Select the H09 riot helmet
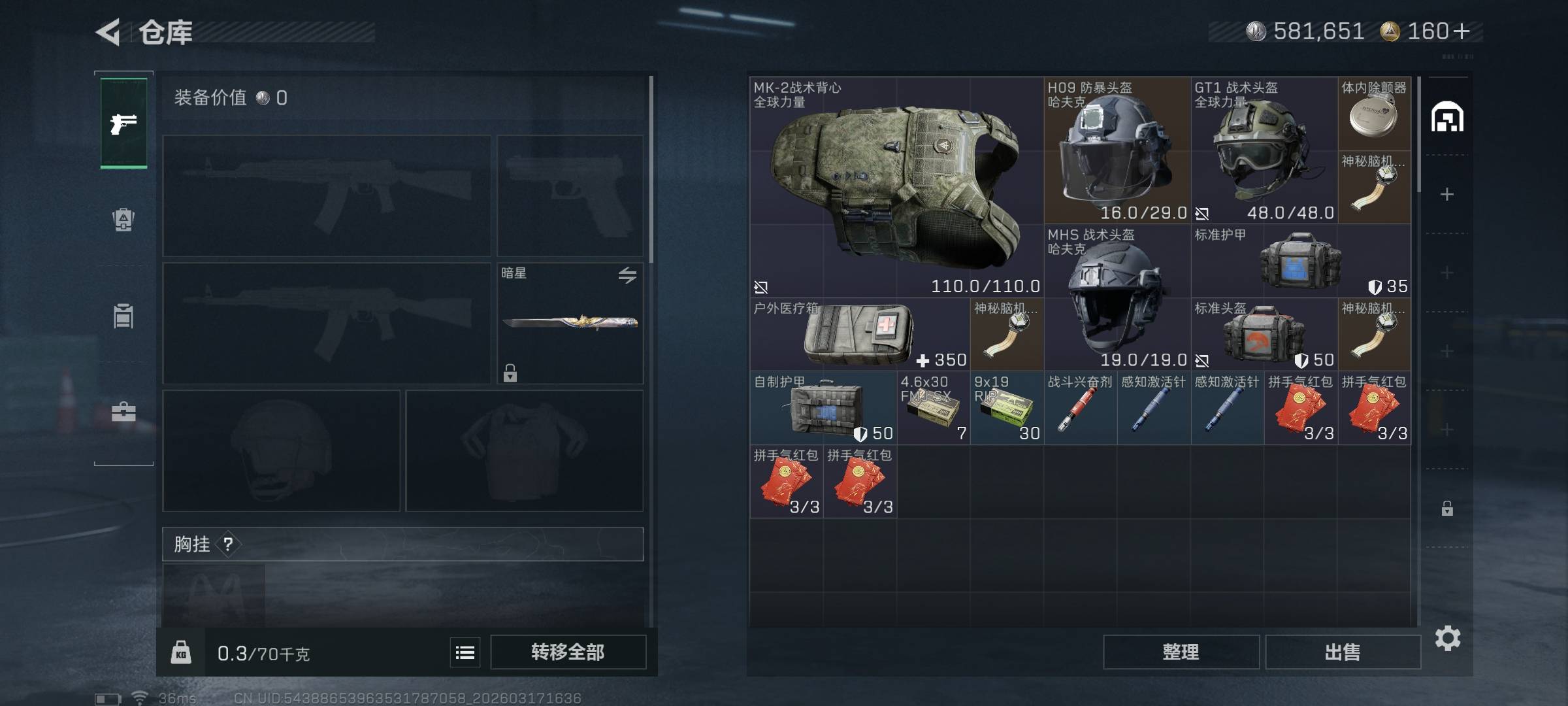The image size is (1568, 706). pos(1117,150)
